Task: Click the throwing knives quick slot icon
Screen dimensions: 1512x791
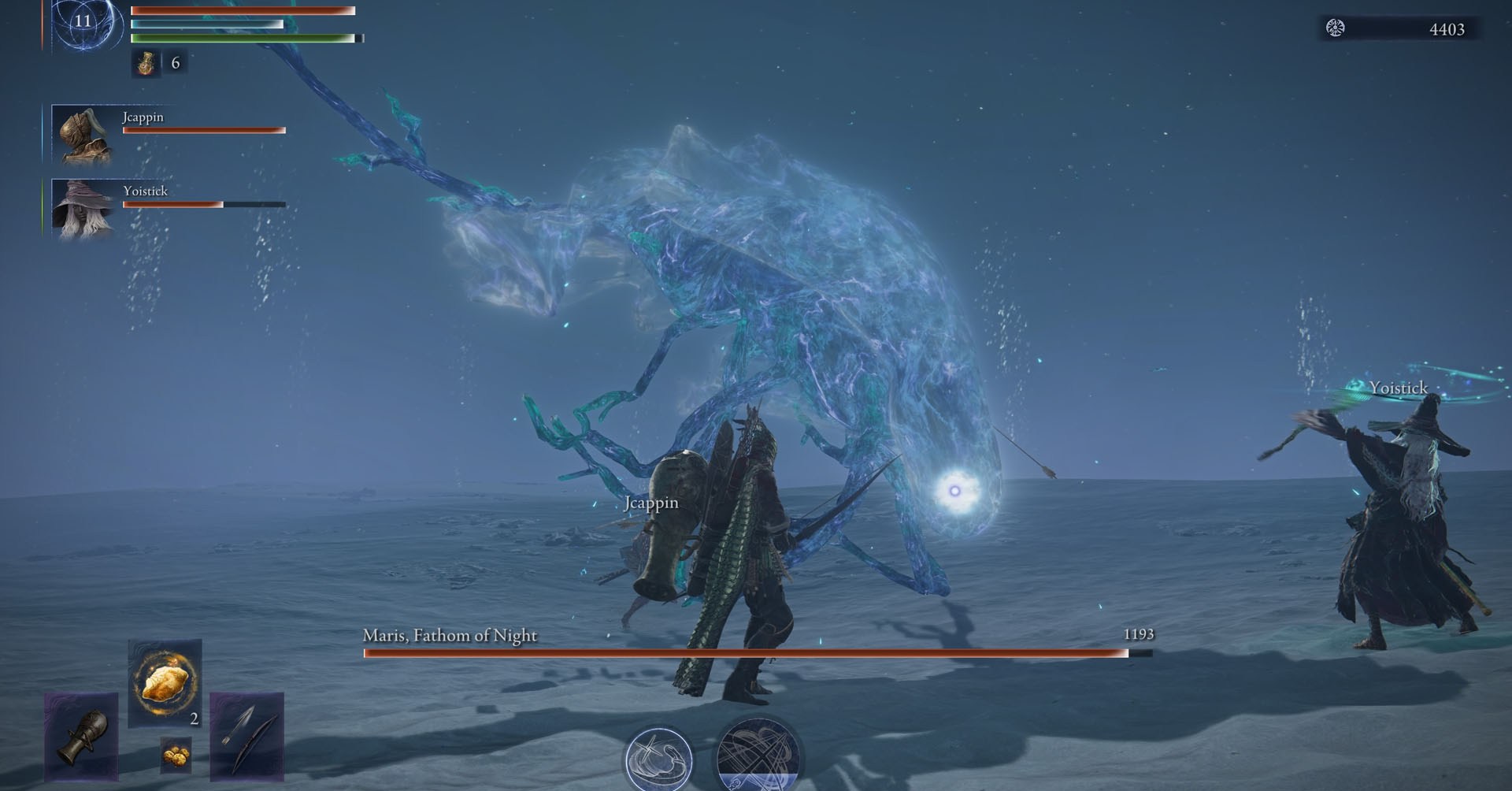Action: click(x=246, y=737)
